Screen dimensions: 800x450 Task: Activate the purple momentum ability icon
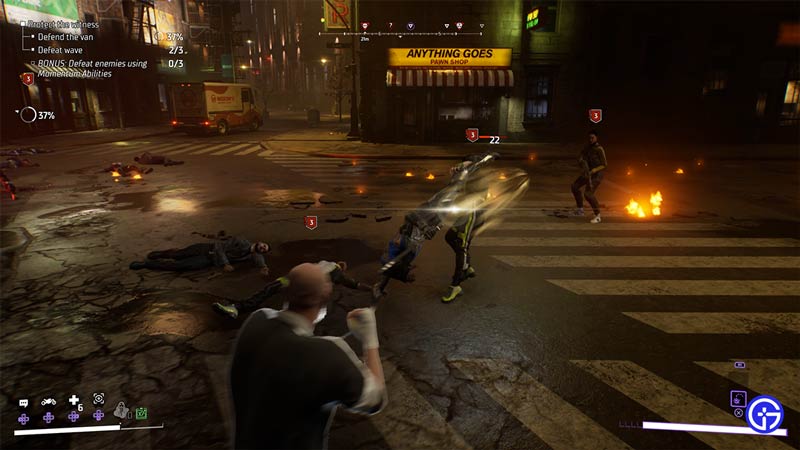coord(739,397)
